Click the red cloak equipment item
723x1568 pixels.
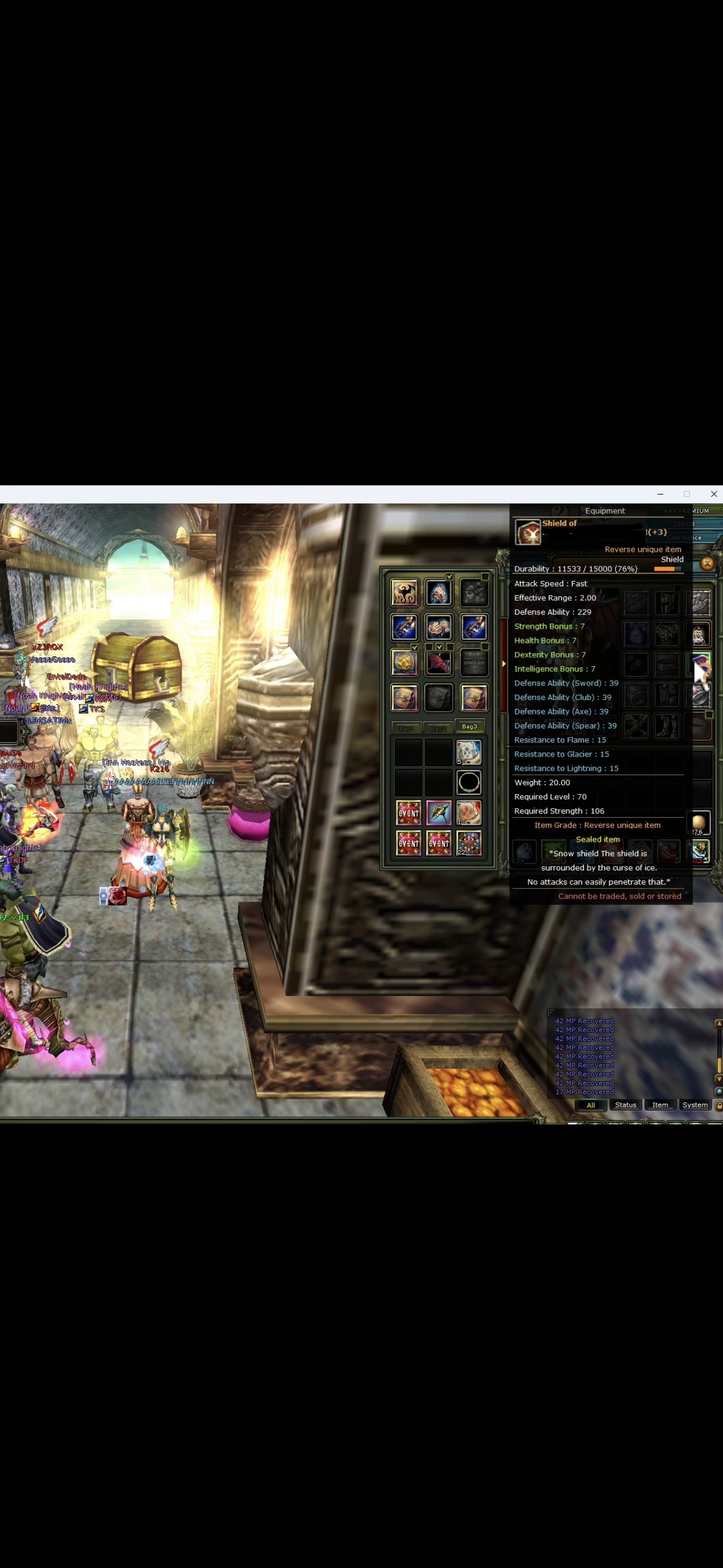(439, 664)
